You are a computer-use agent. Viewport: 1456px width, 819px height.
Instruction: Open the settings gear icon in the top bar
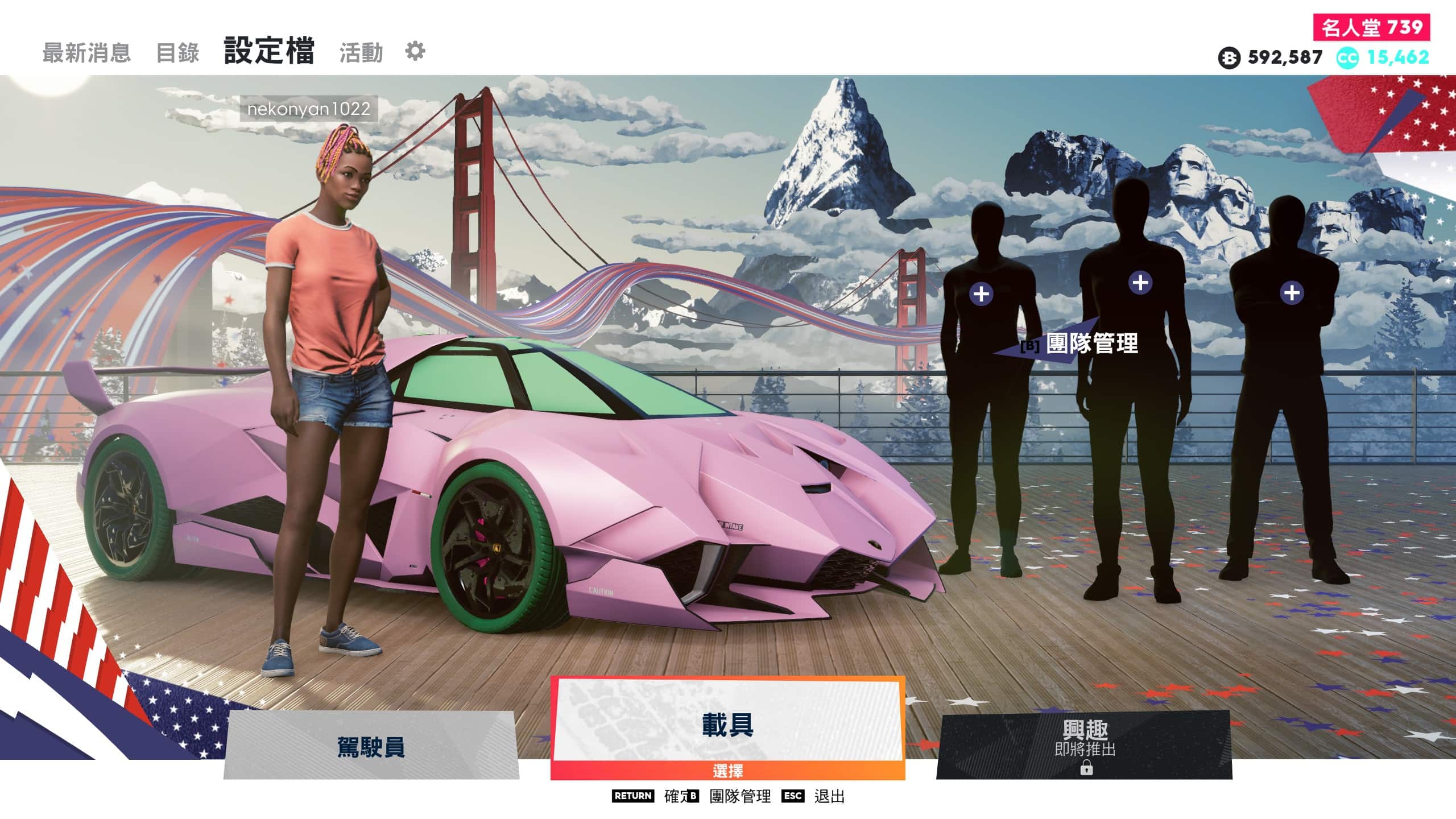tap(415, 51)
